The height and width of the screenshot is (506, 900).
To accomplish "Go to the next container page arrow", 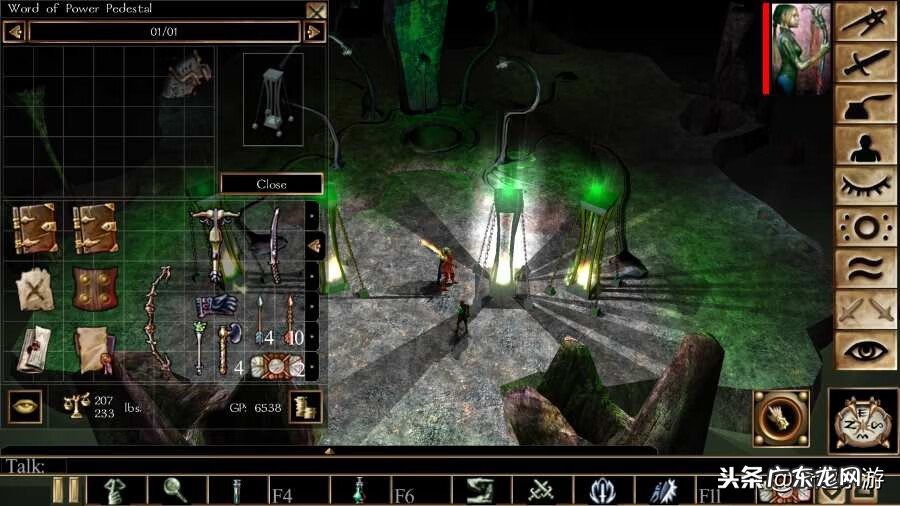I will tap(314, 32).
